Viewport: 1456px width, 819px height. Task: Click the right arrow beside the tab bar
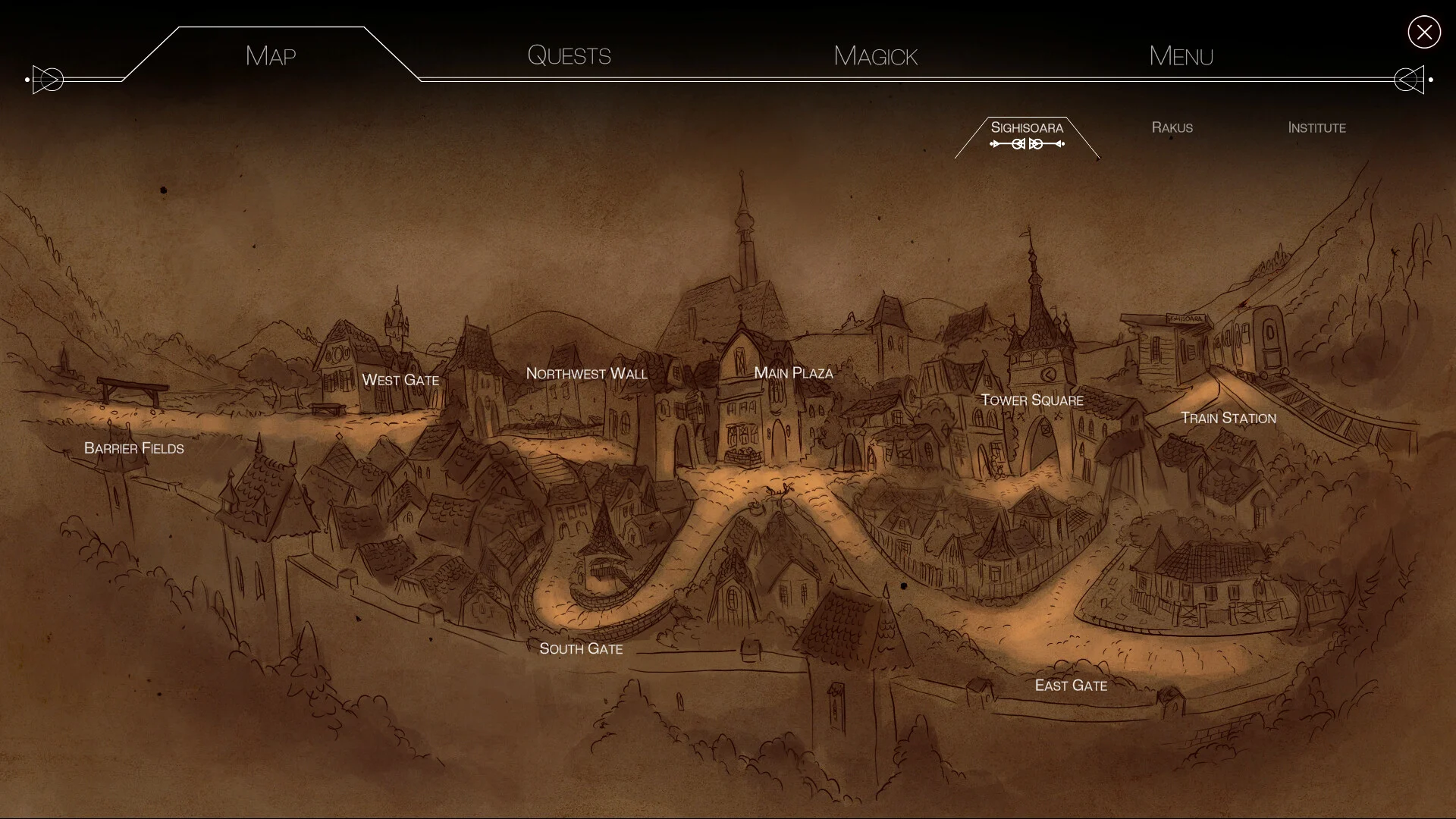pos(1409,80)
